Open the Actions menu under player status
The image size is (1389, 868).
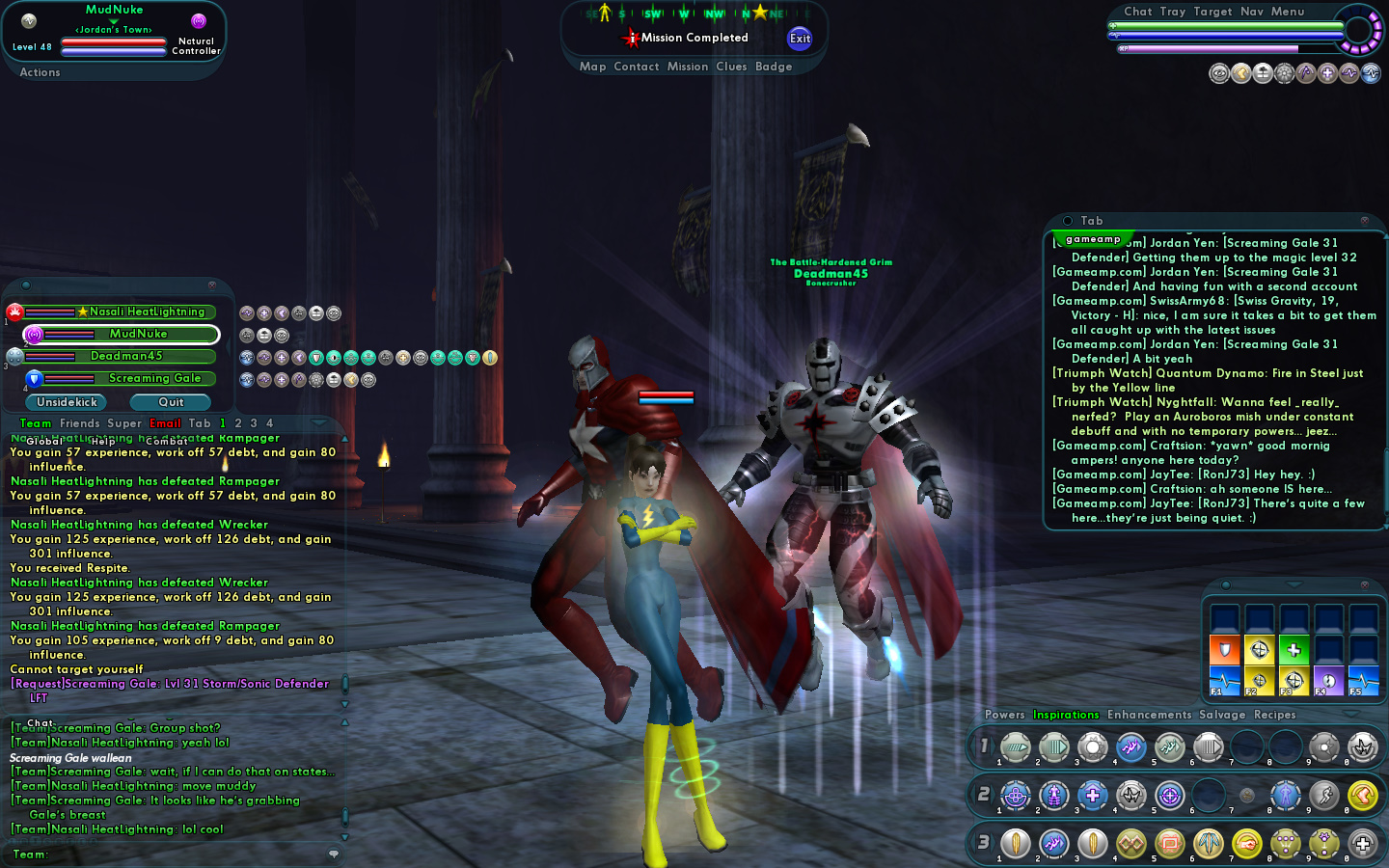tap(40, 72)
